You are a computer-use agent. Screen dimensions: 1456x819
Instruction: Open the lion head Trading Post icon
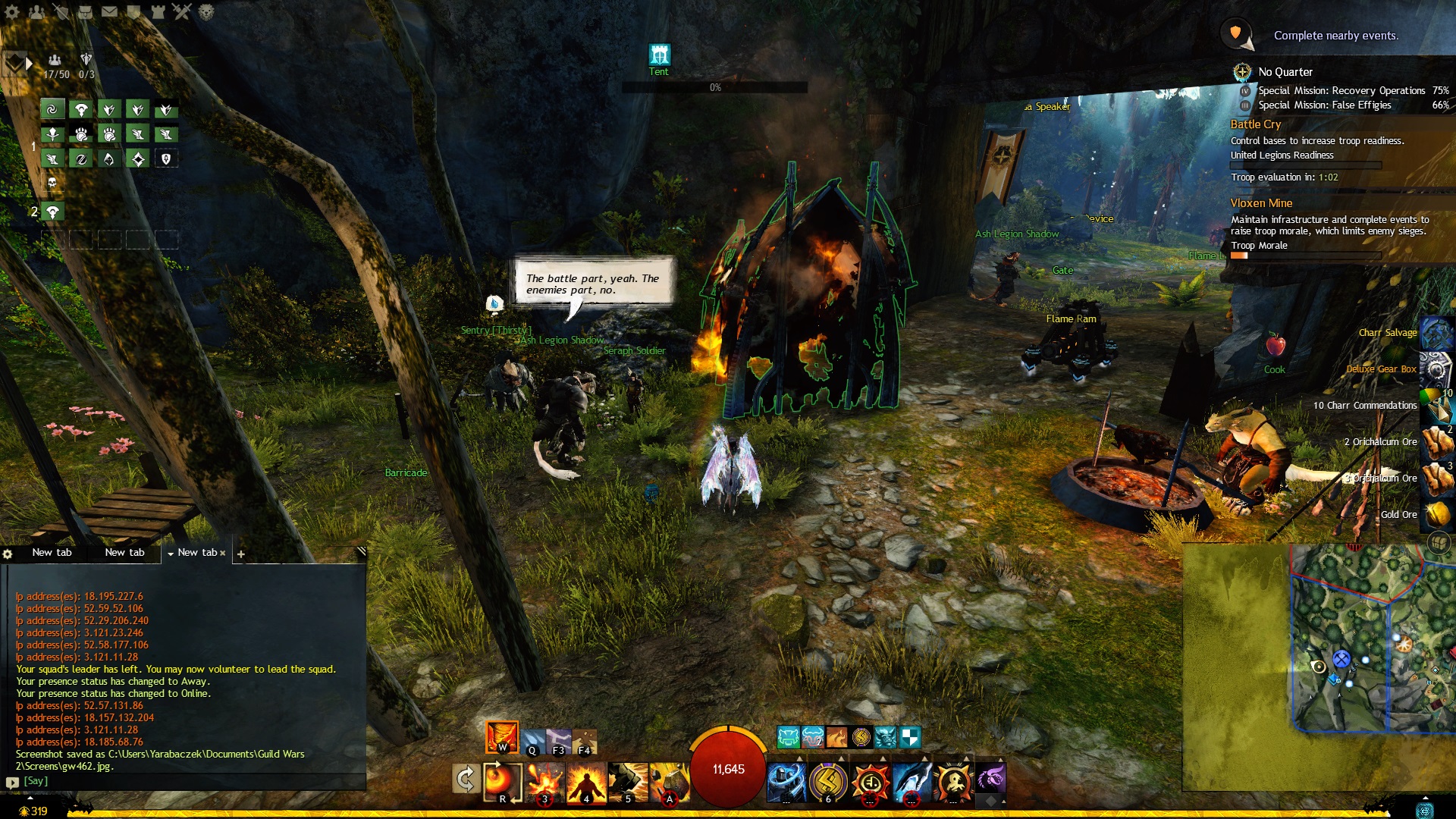pos(206,11)
